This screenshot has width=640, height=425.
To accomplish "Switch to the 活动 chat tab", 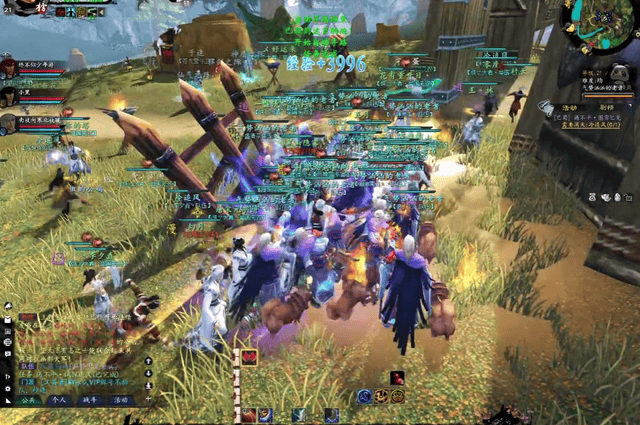I will 120,399.
